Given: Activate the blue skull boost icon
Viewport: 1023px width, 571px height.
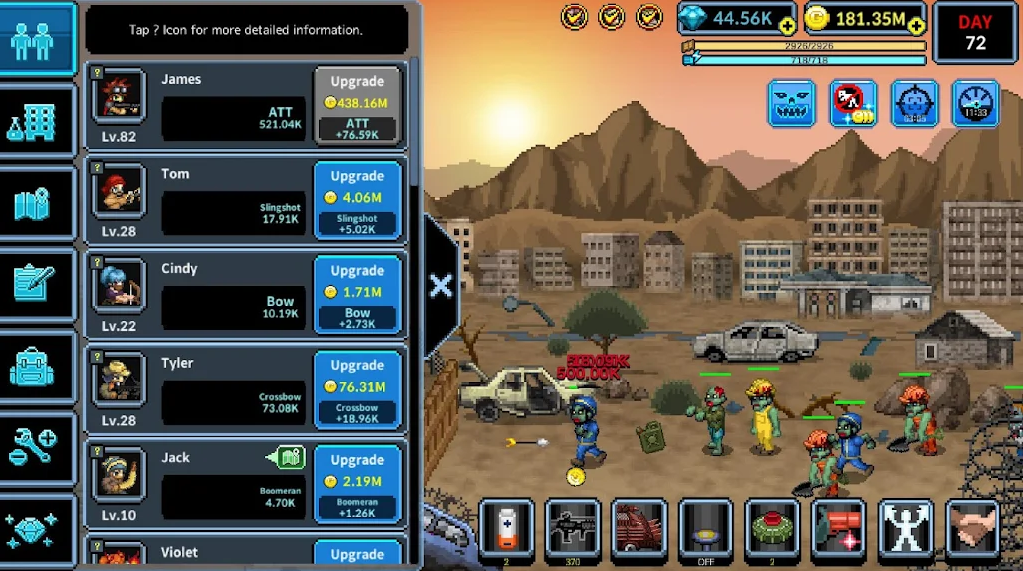Looking at the screenshot, I should coord(791,103).
